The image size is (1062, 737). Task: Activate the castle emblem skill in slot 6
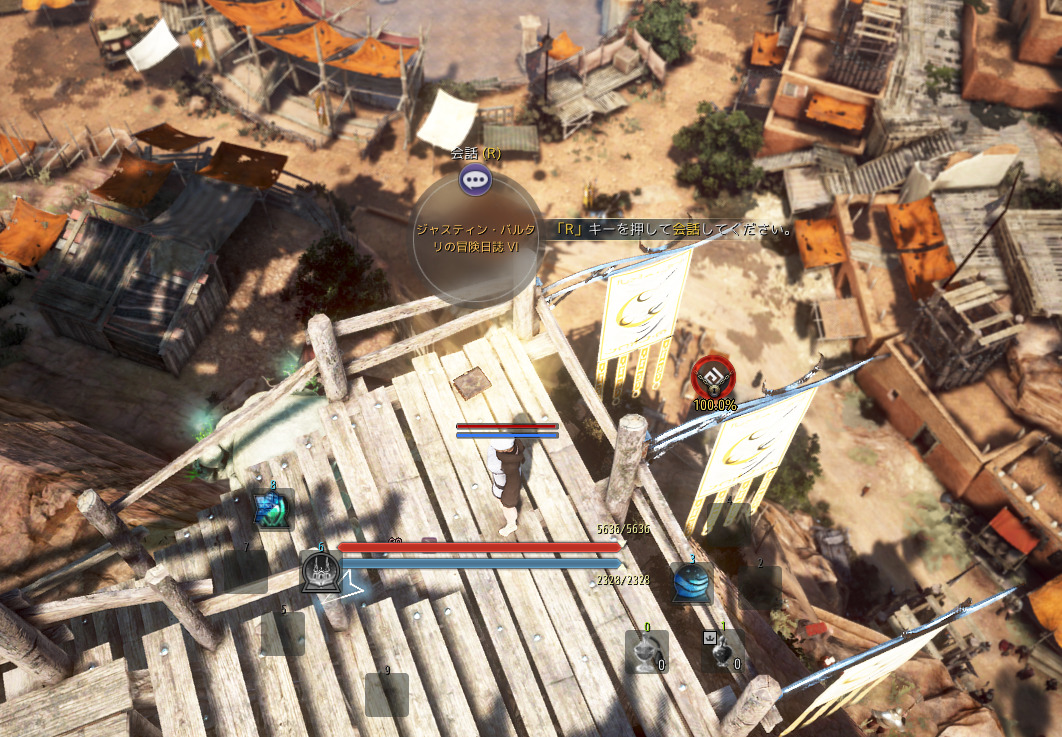[x=321, y=573]
